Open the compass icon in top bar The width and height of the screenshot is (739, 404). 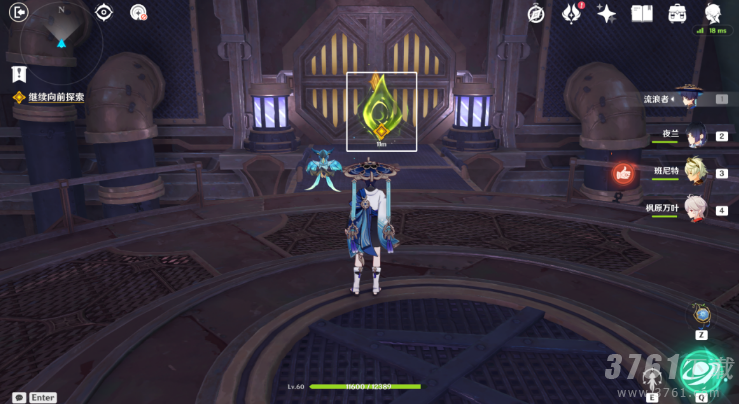click(537, 13)
